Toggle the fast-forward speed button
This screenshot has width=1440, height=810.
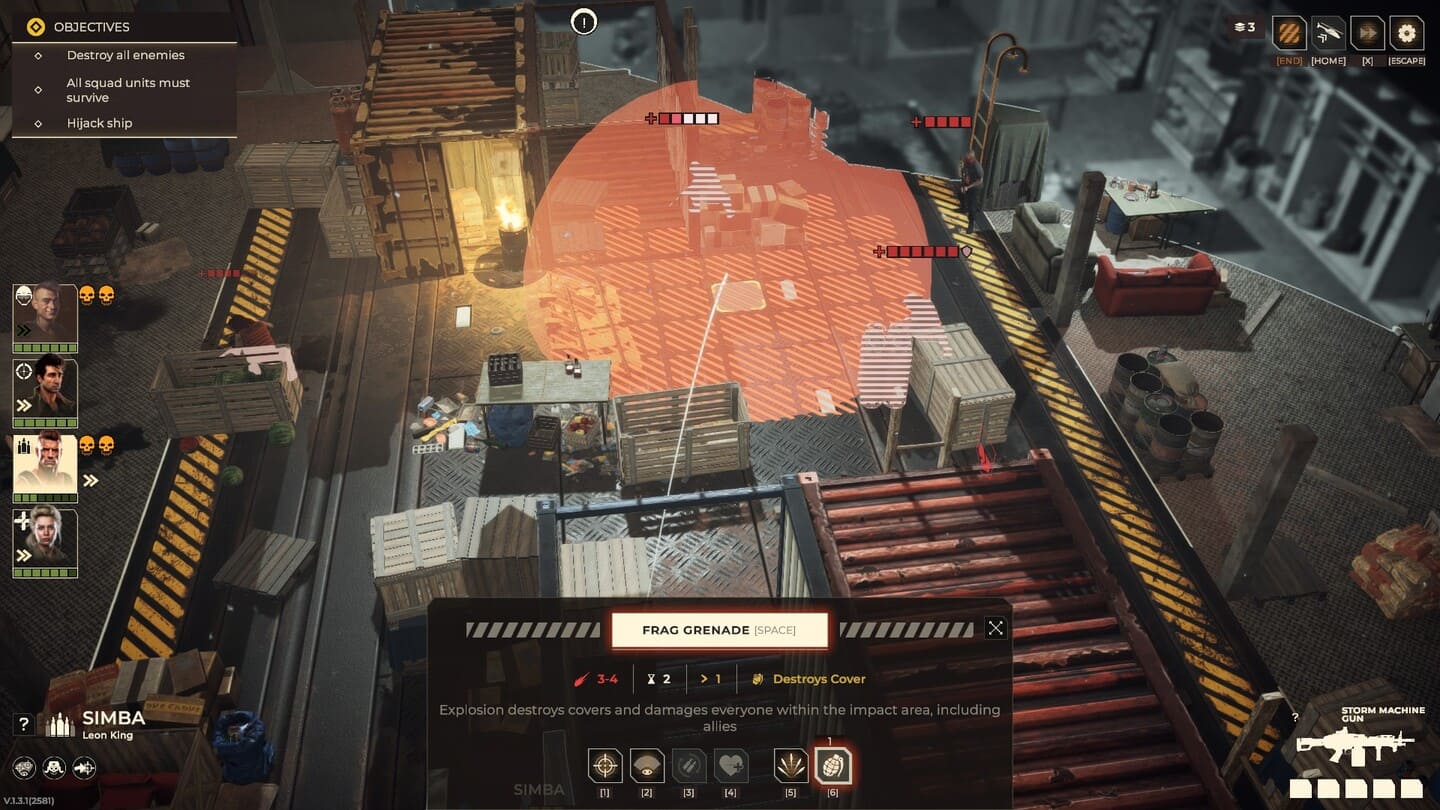pyautogui.click(x=1367, y=33)
